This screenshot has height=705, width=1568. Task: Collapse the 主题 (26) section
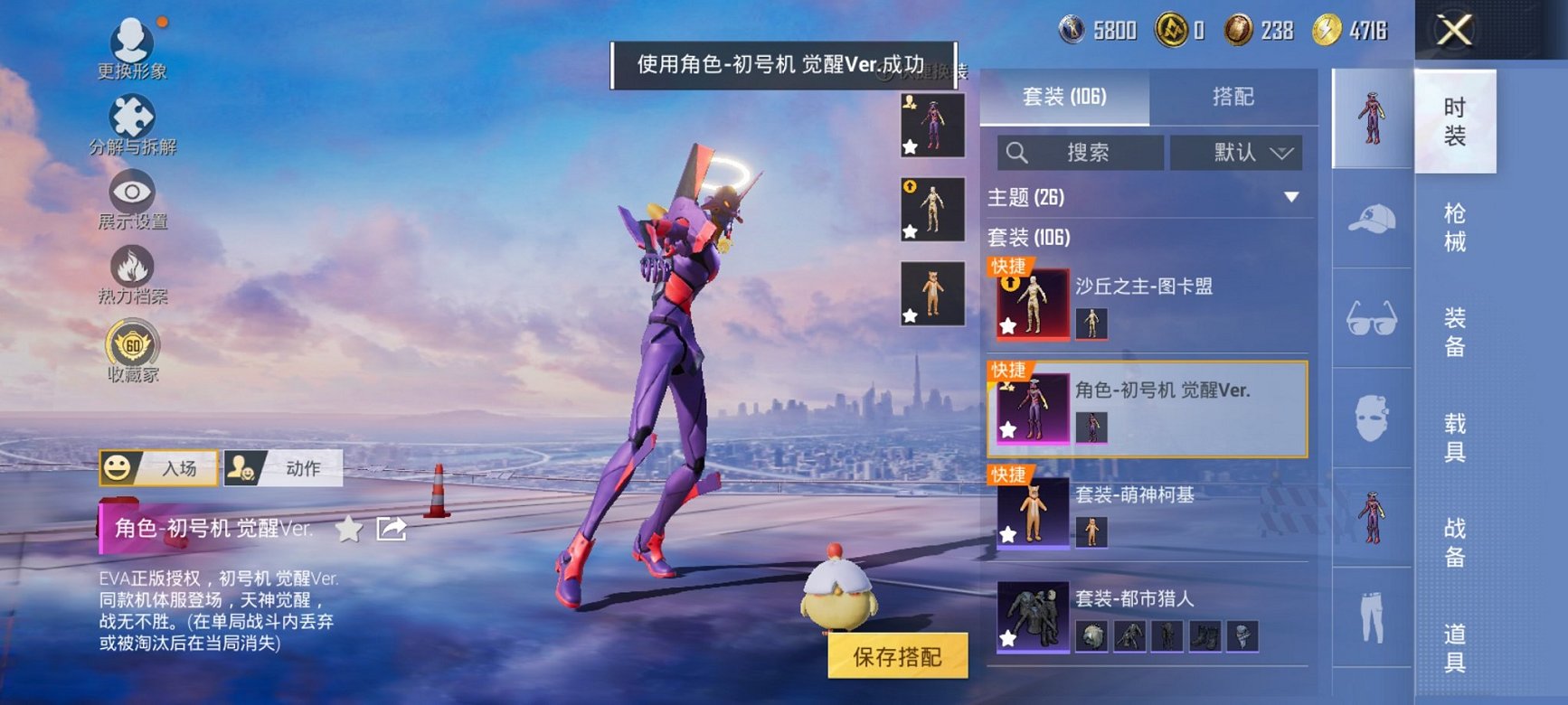pos(1291,194)
